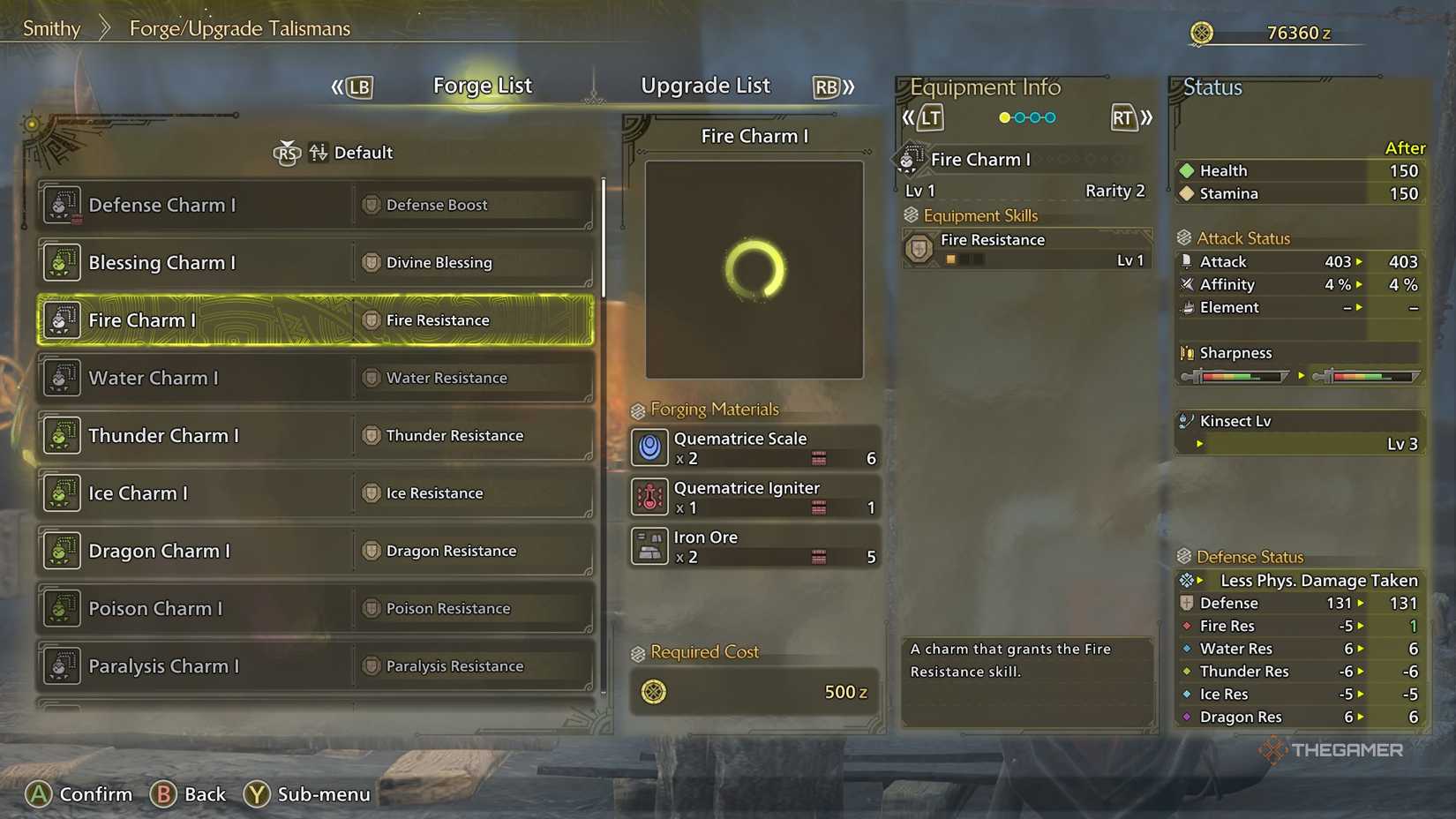
Task: Click the Iron Ore material icon
Action: pos(649,546)
